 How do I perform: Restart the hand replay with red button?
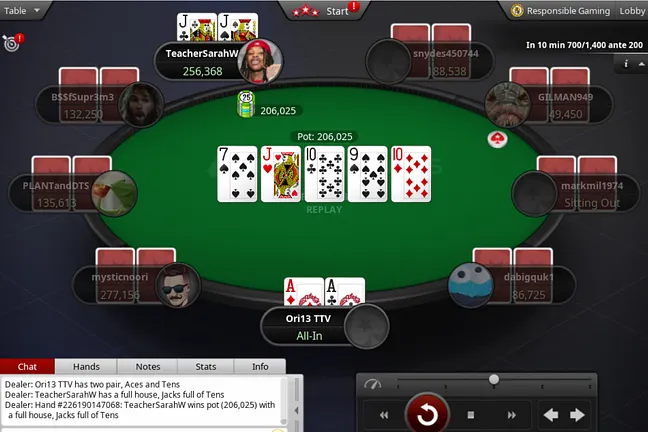[x=427, y=414]
